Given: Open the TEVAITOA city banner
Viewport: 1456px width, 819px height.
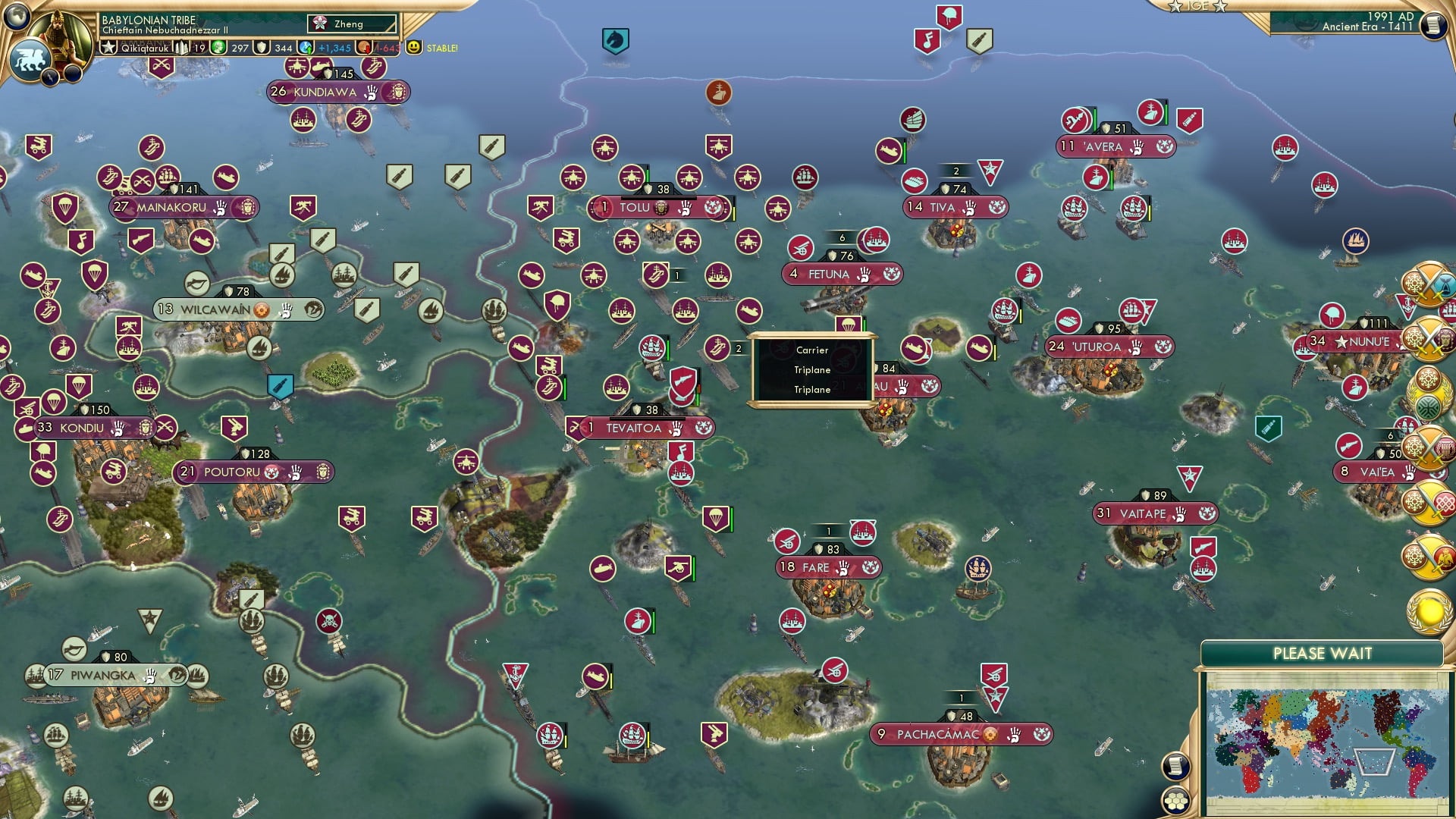Looking at the screenshot, I should click(634, 428).
